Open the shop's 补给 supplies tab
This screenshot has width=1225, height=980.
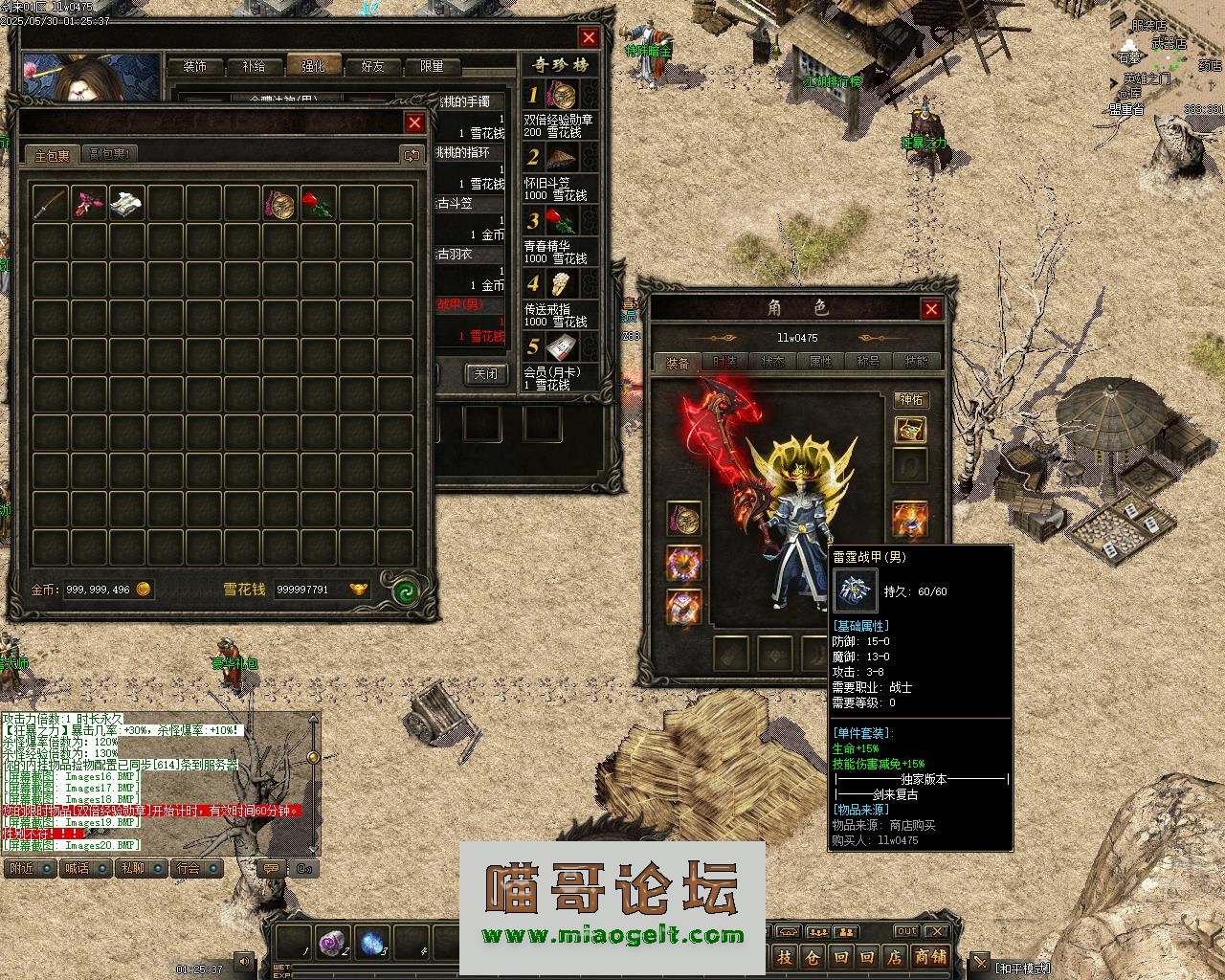tap(255, 67)
